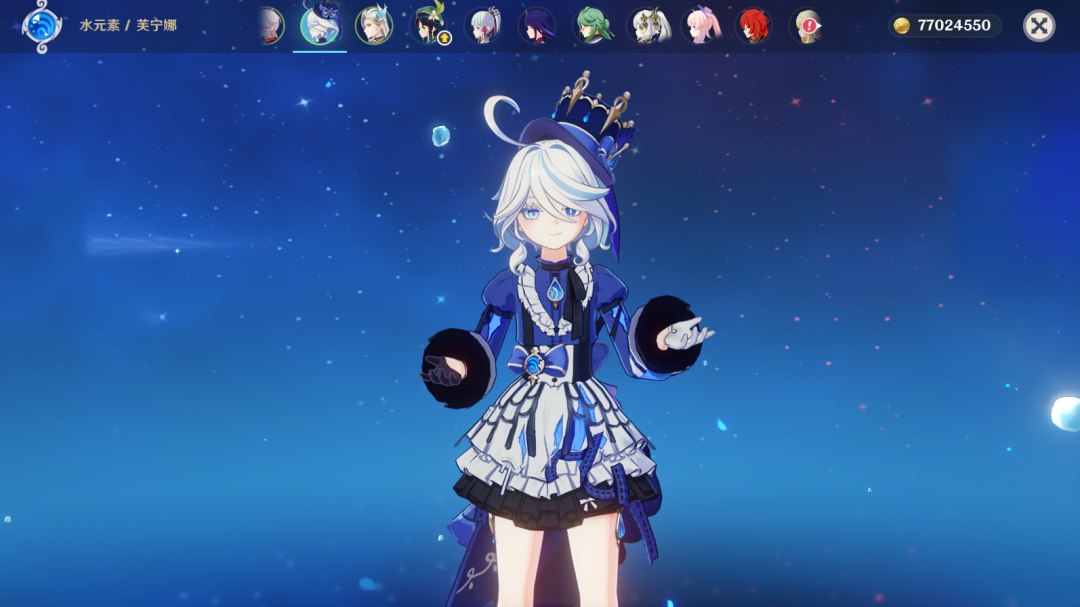Switch to the portrait with the teal hair ornament
1080x607 pixels.
pyautogui.click(x=374, y=26)
